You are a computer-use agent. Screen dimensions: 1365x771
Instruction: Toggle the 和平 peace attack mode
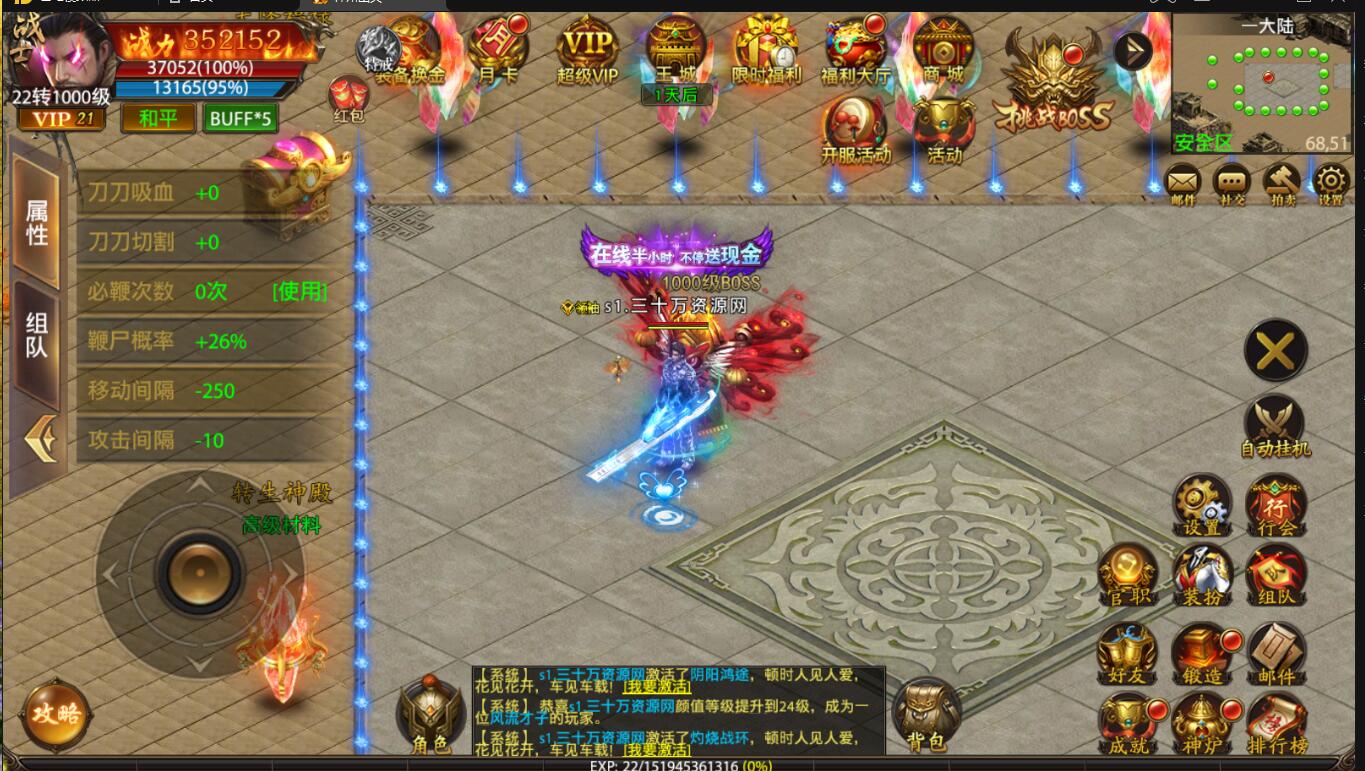[157, 118]
